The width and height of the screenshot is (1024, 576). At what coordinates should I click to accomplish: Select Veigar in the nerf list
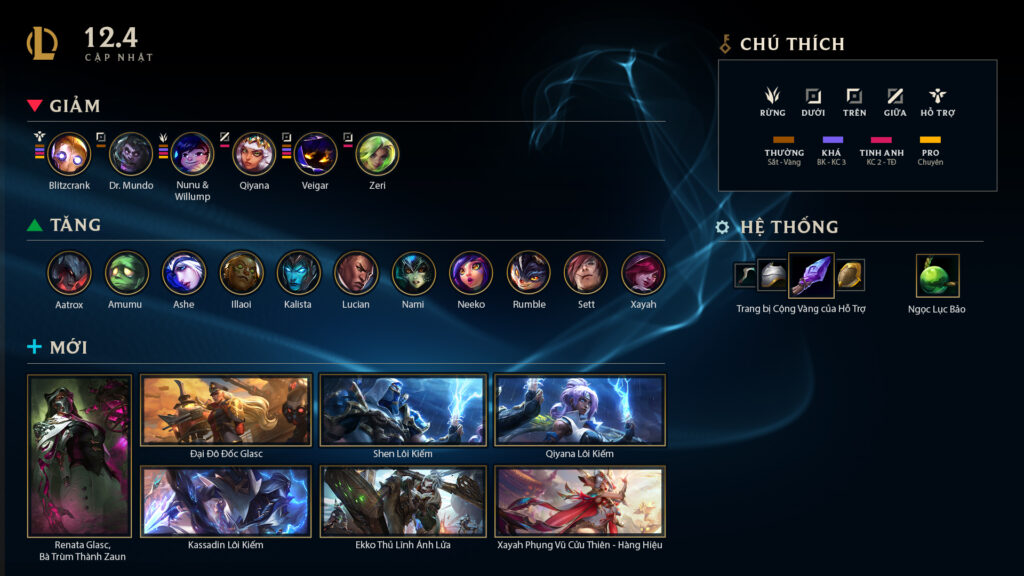[x=316, y=154]
